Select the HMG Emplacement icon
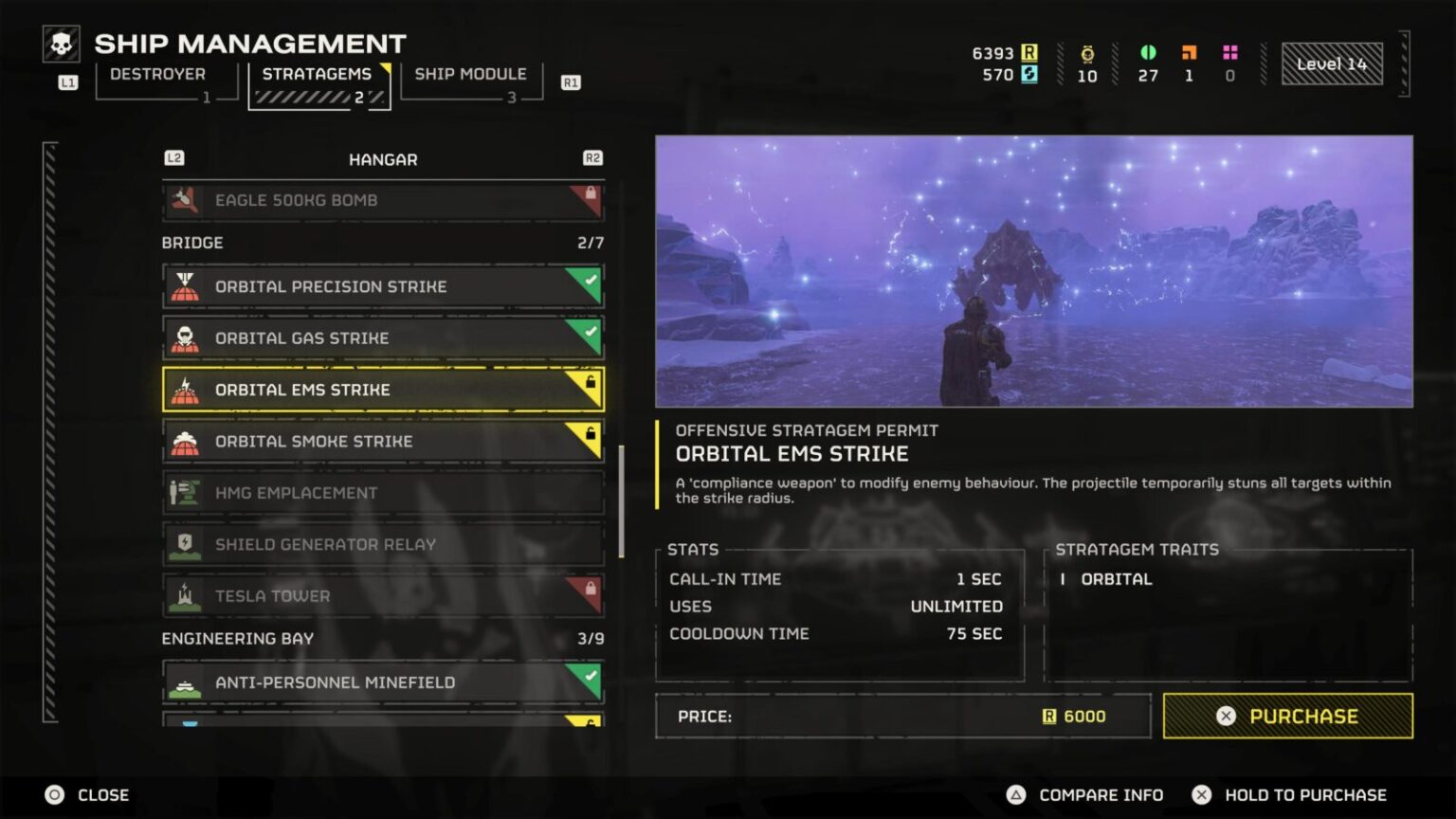 tap(186, 493)
